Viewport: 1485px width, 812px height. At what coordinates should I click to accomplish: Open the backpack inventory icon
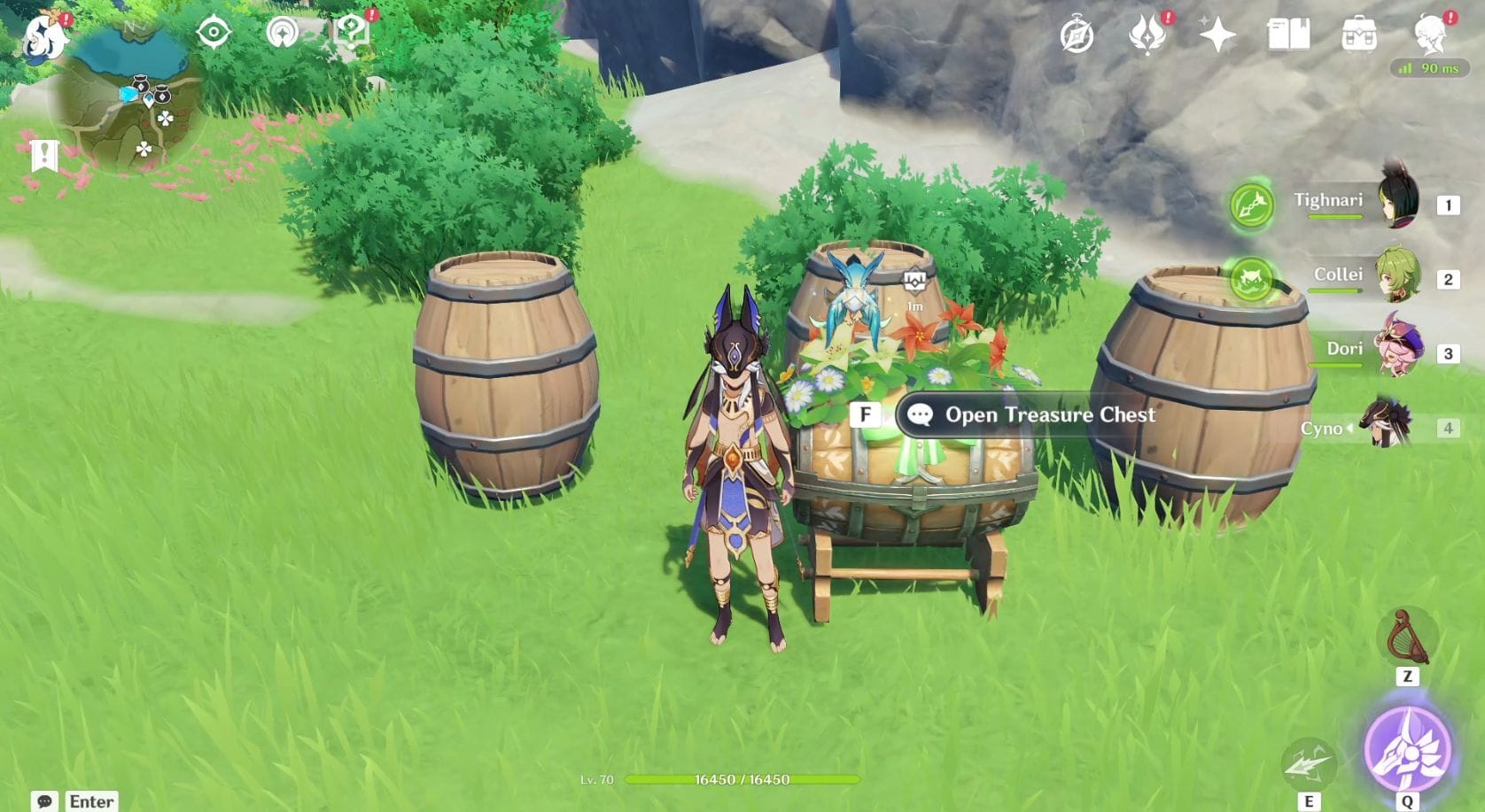click(x=1358, y=35)
